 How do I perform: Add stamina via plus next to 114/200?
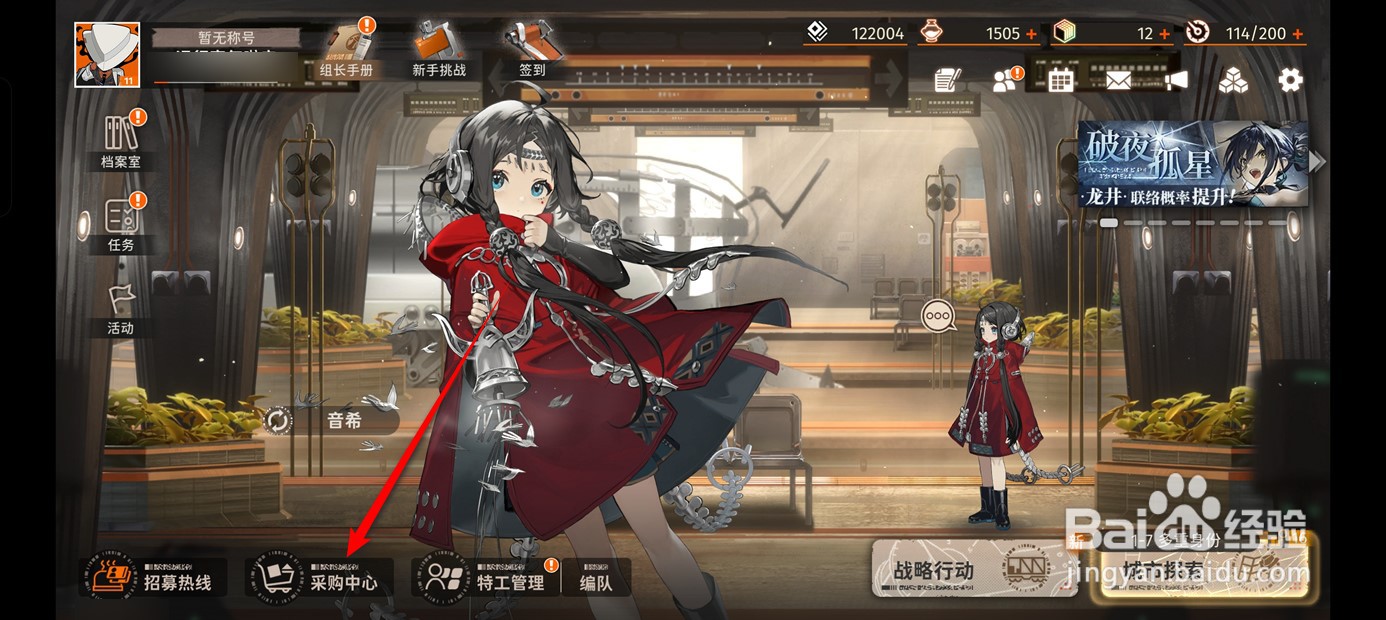[x=1298, y=34]
